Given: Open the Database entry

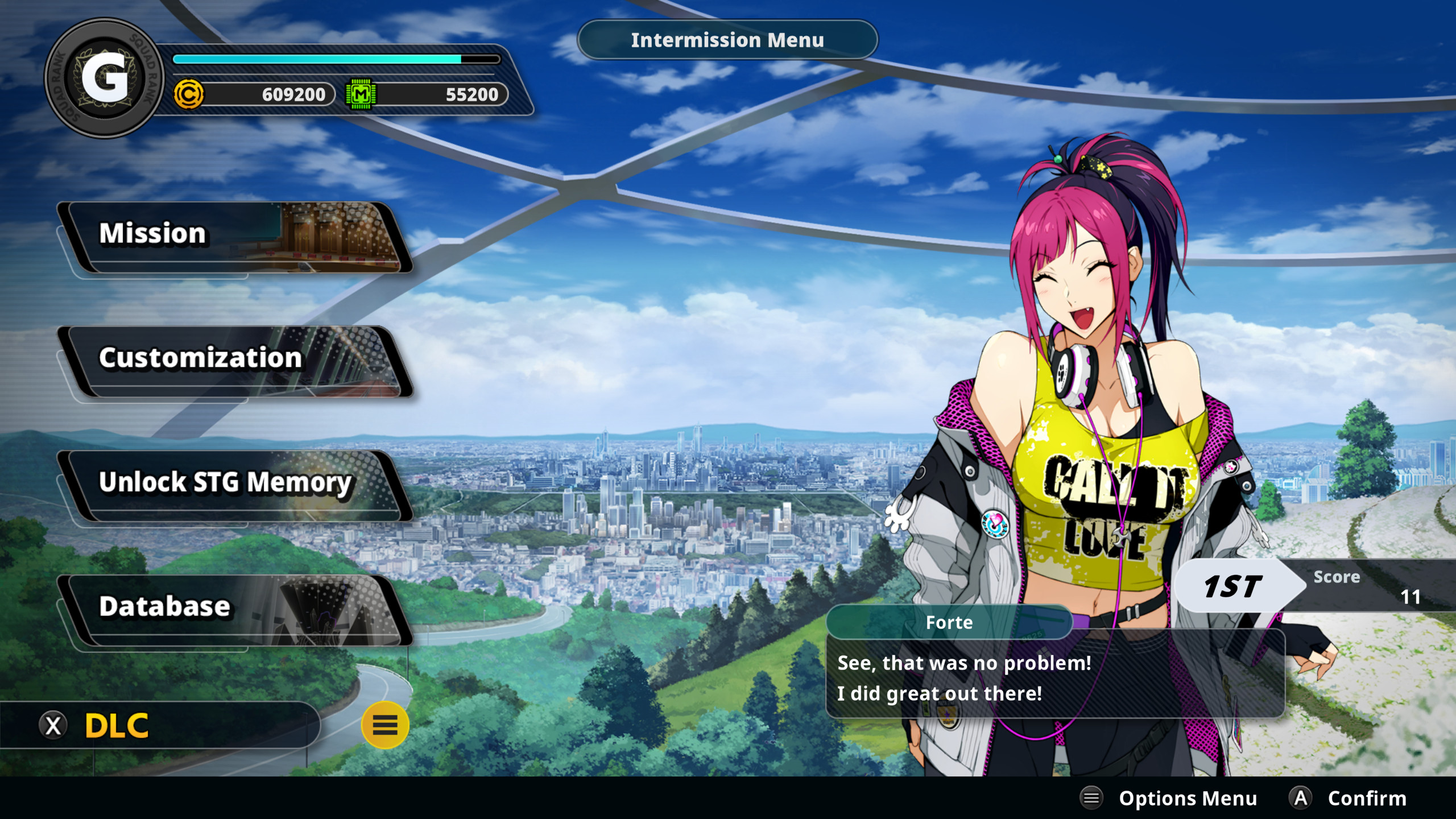Looking at the screenshot, I should pos(233,608).
